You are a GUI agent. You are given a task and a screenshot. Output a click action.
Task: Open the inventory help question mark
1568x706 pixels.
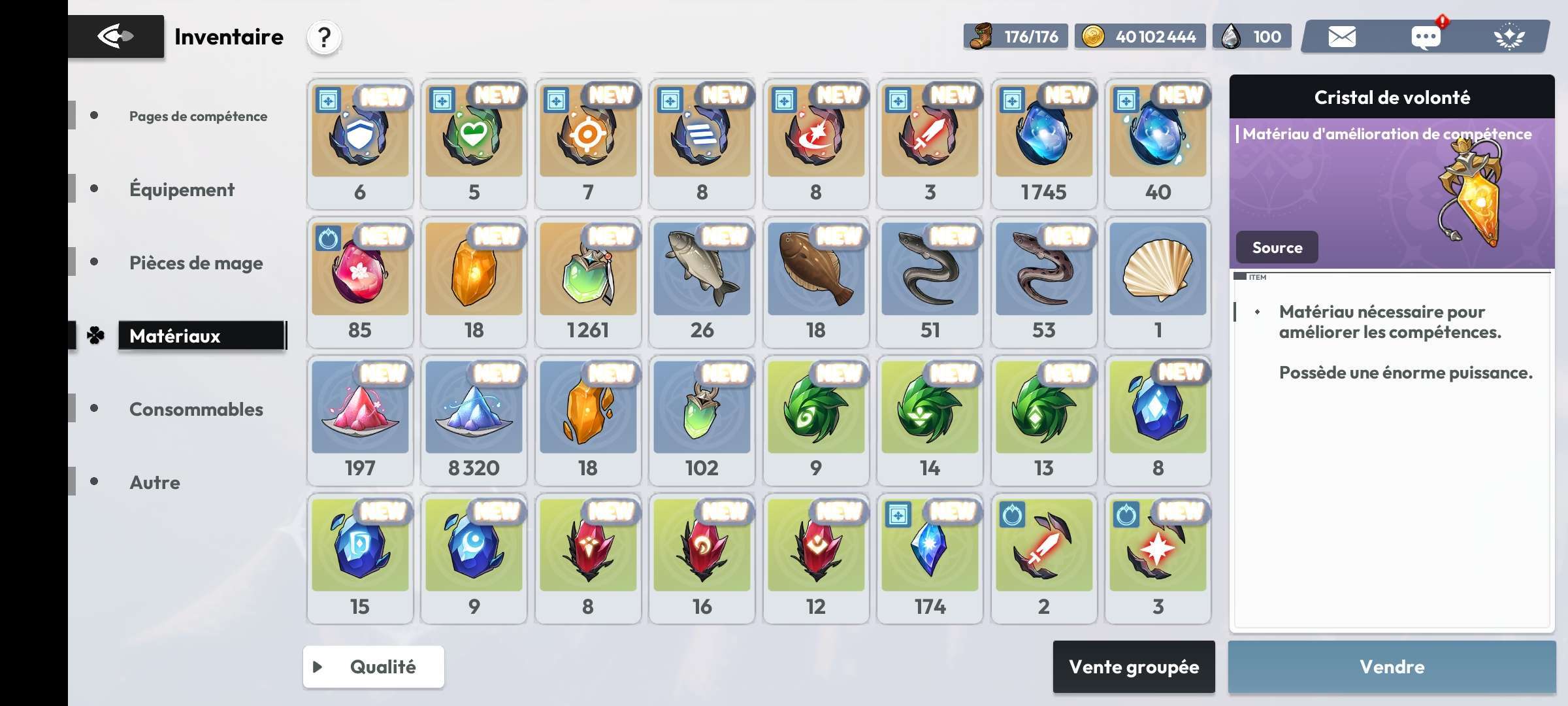click(x=324, y=37)
